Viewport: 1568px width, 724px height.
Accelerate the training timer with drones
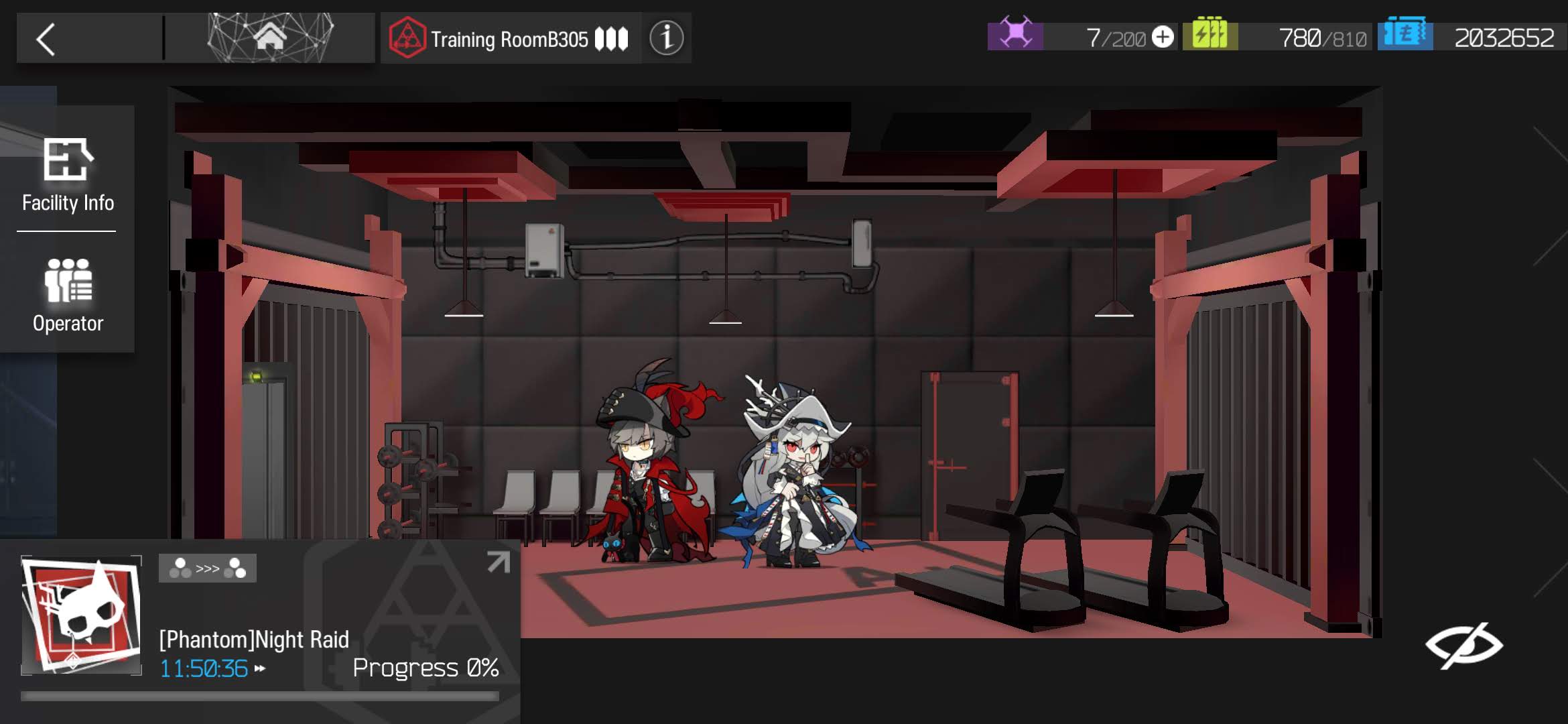[x=260, y=668]
